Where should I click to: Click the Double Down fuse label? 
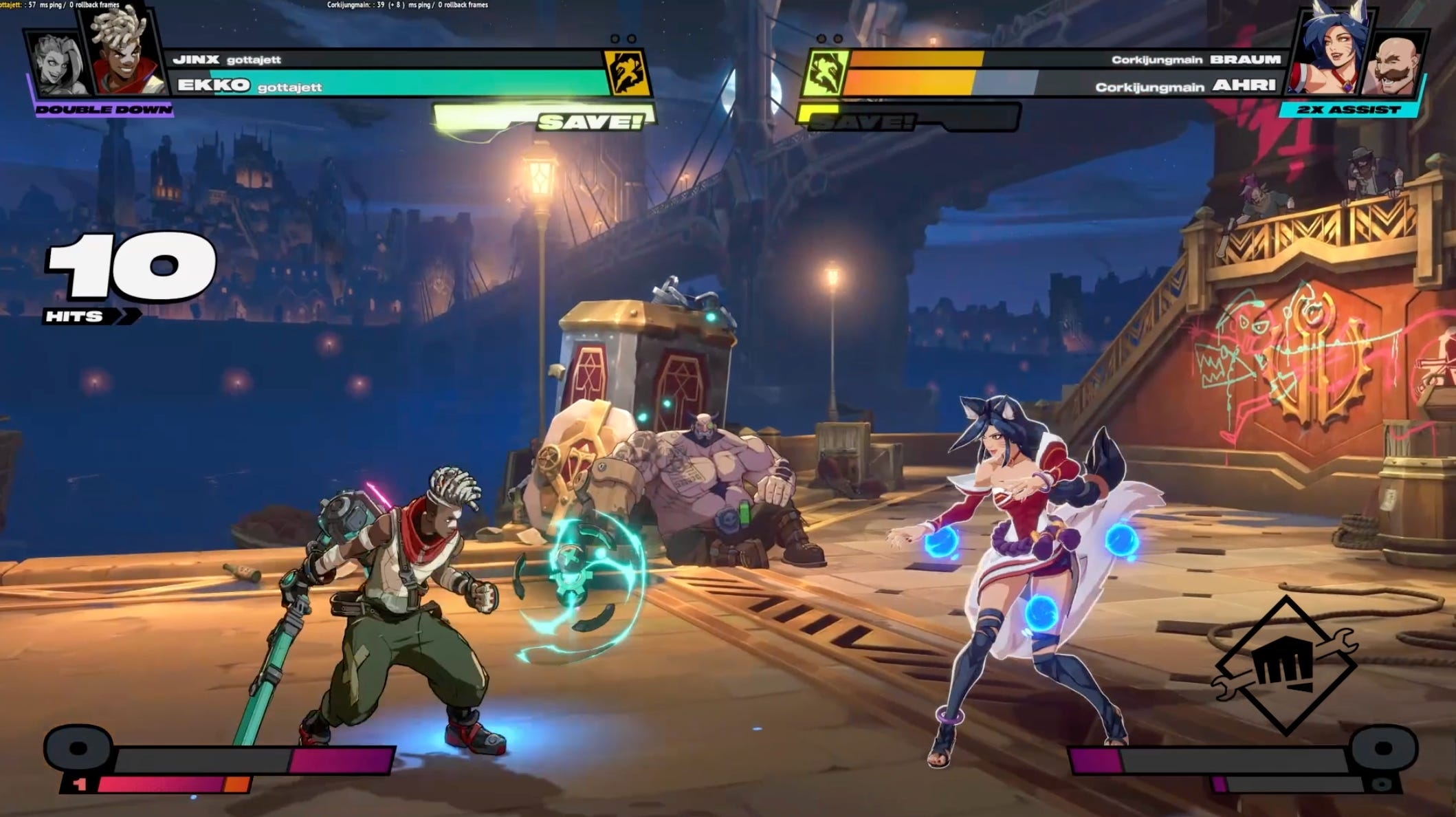pyautogui.click(x=103, y=110)
